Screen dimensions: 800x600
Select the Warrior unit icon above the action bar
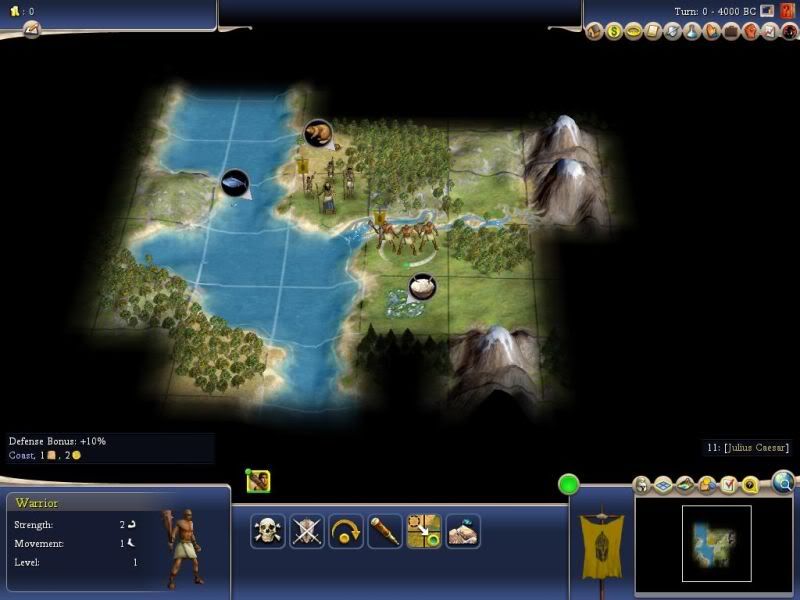pyautogui.click(x=258, y=482)
